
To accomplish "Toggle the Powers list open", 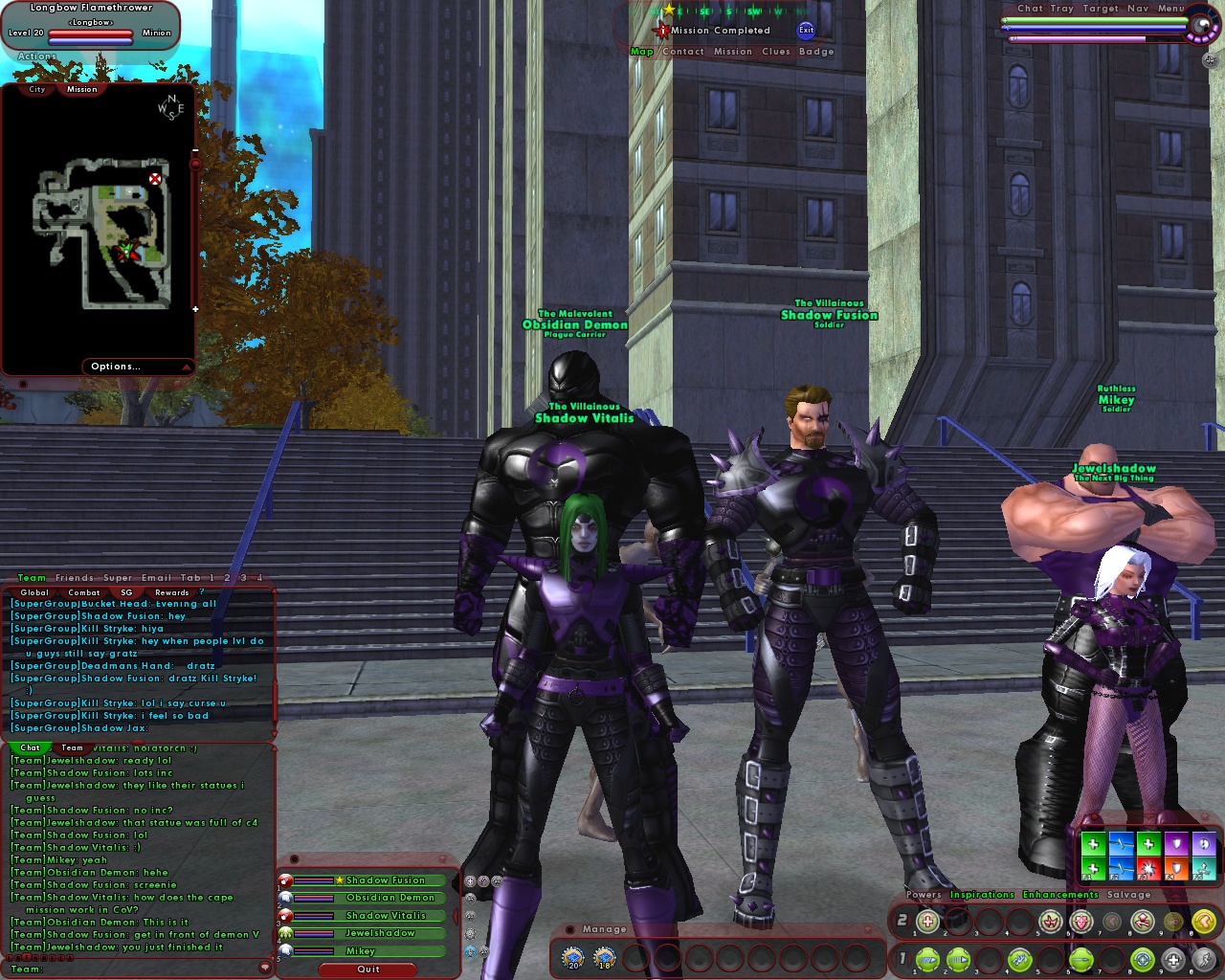I will point(923,895).
